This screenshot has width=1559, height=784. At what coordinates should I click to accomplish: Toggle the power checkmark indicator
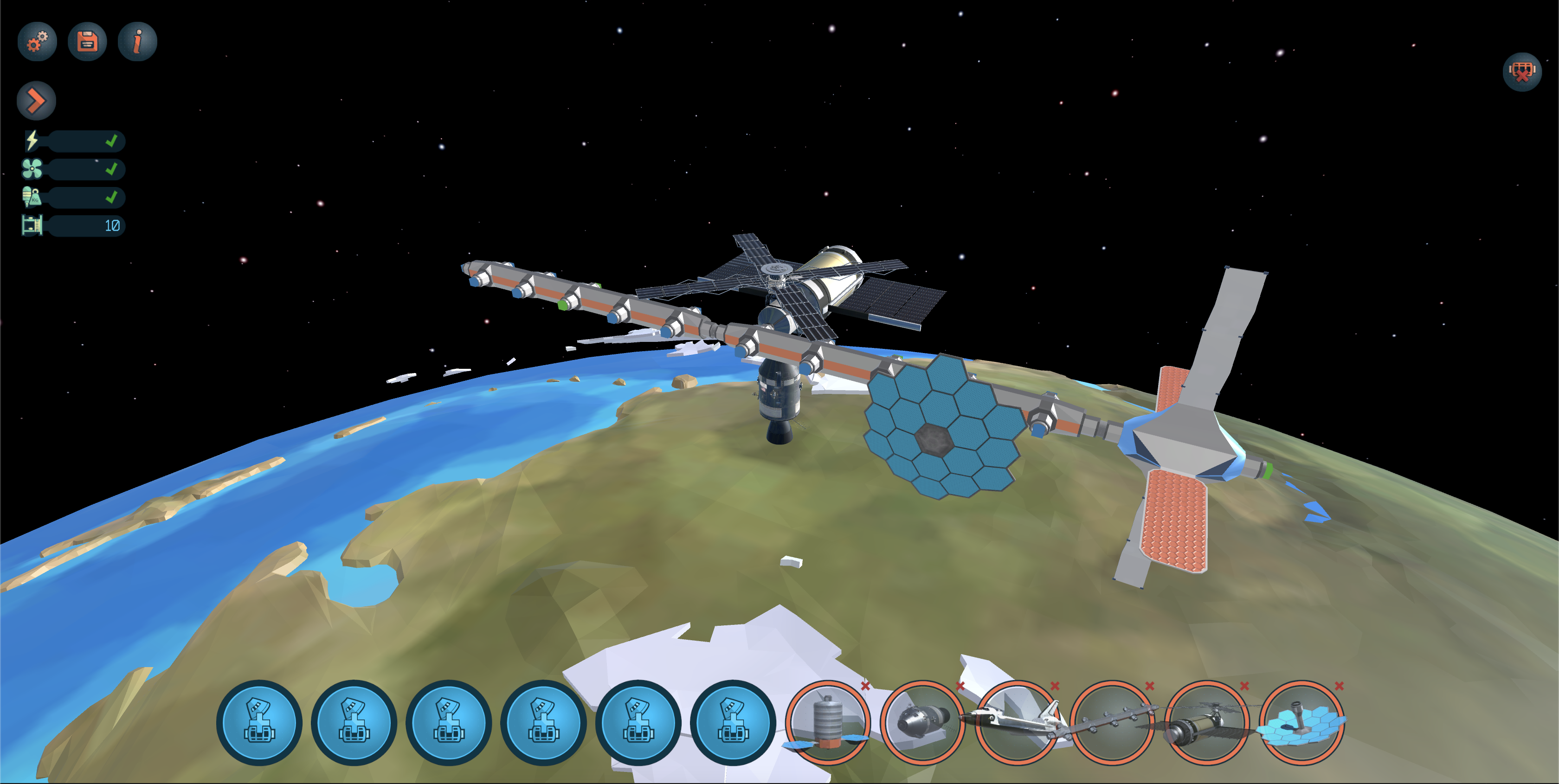111,141
